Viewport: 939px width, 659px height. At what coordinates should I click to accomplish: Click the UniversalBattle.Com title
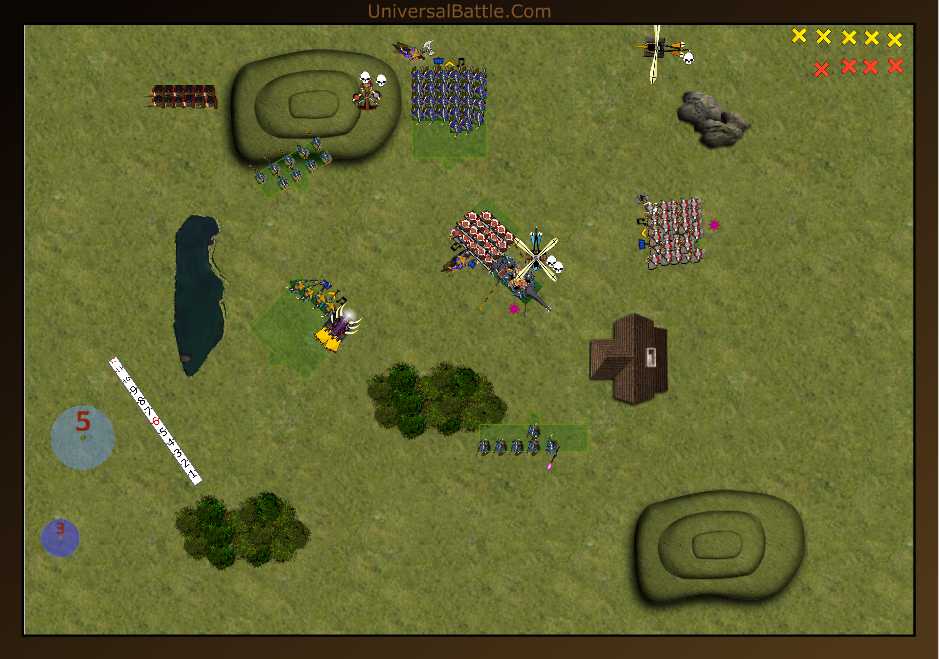pyautogui.click(x=459, y=11)
